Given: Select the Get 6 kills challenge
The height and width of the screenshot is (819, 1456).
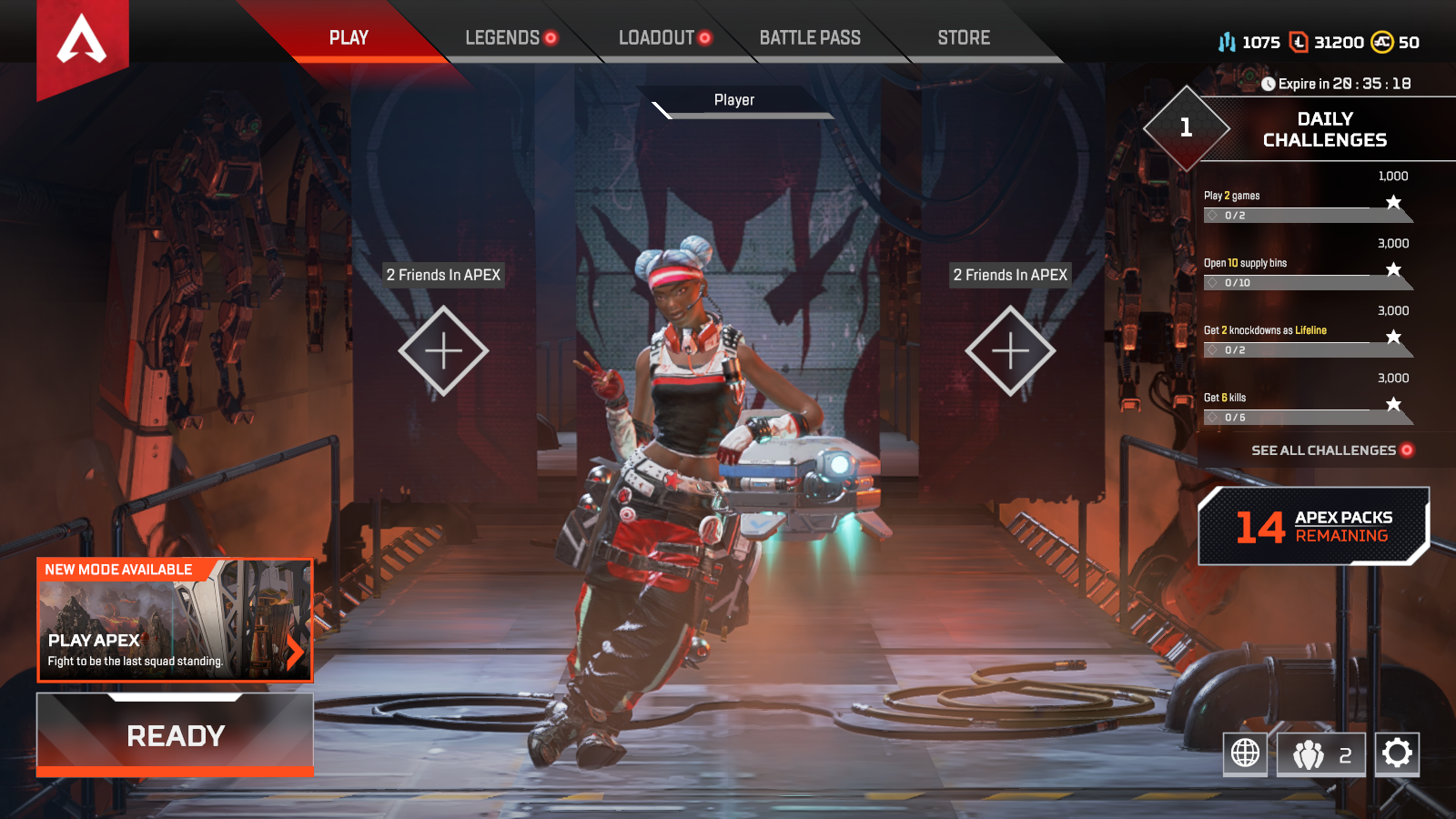Looking at the screenshot, I should point(1307,408).
